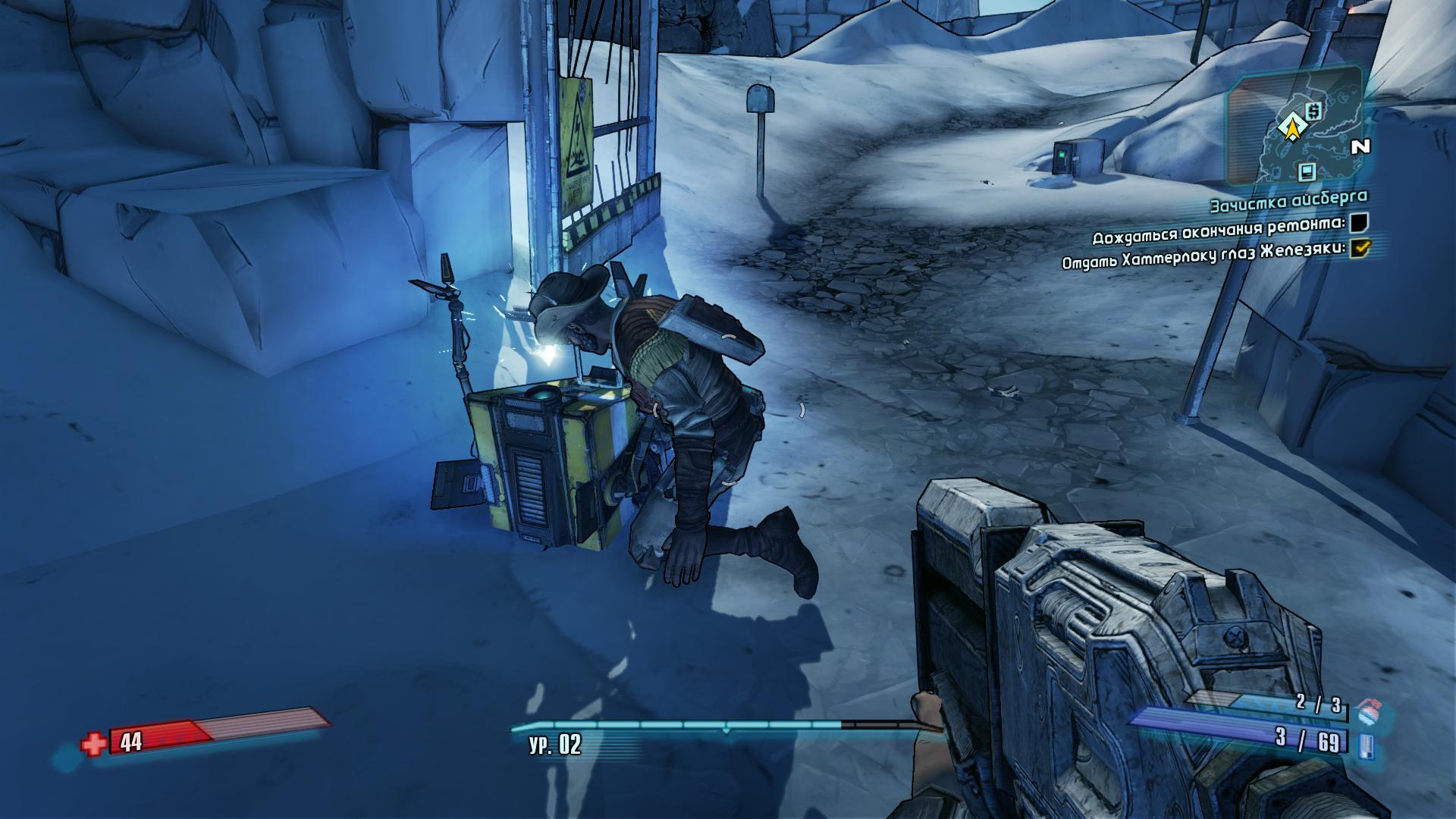Screen dimensions: 1456x819
Task: Click the empty box beside «Дождаться окончания ремонта»
Action: (1360, 221)
